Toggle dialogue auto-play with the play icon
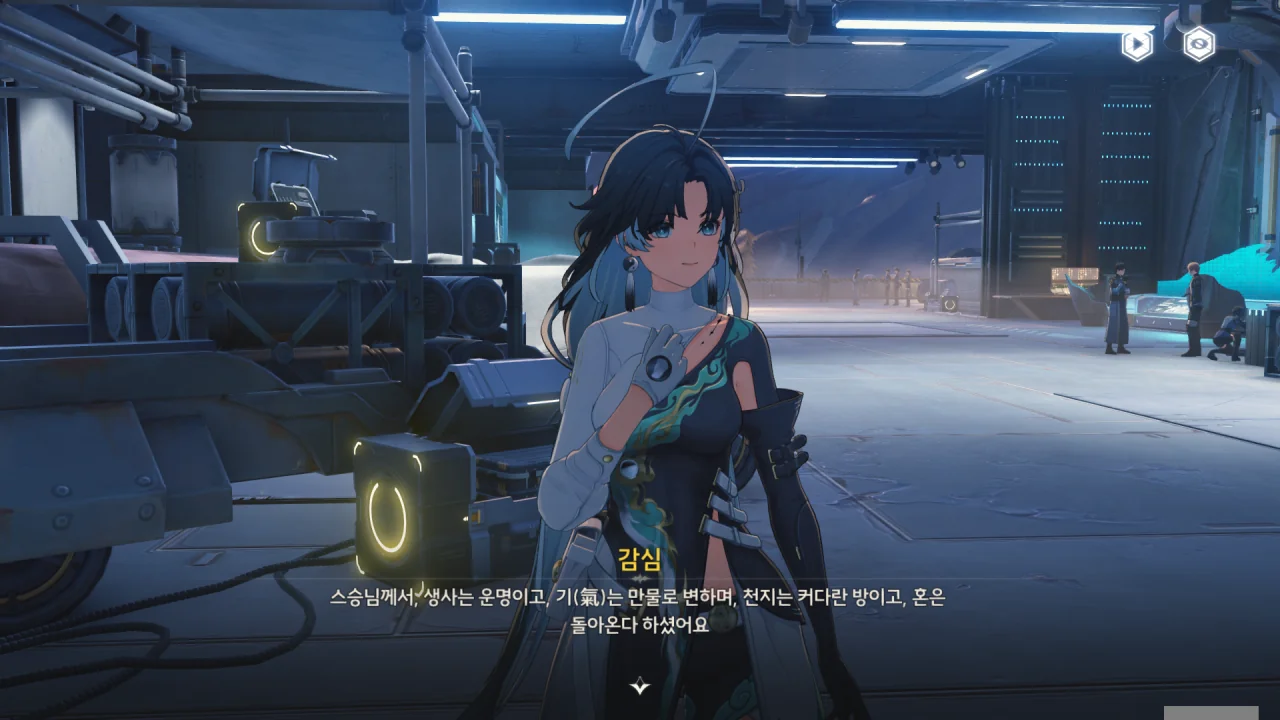Screen dimensions: 1280x720 1136,44
